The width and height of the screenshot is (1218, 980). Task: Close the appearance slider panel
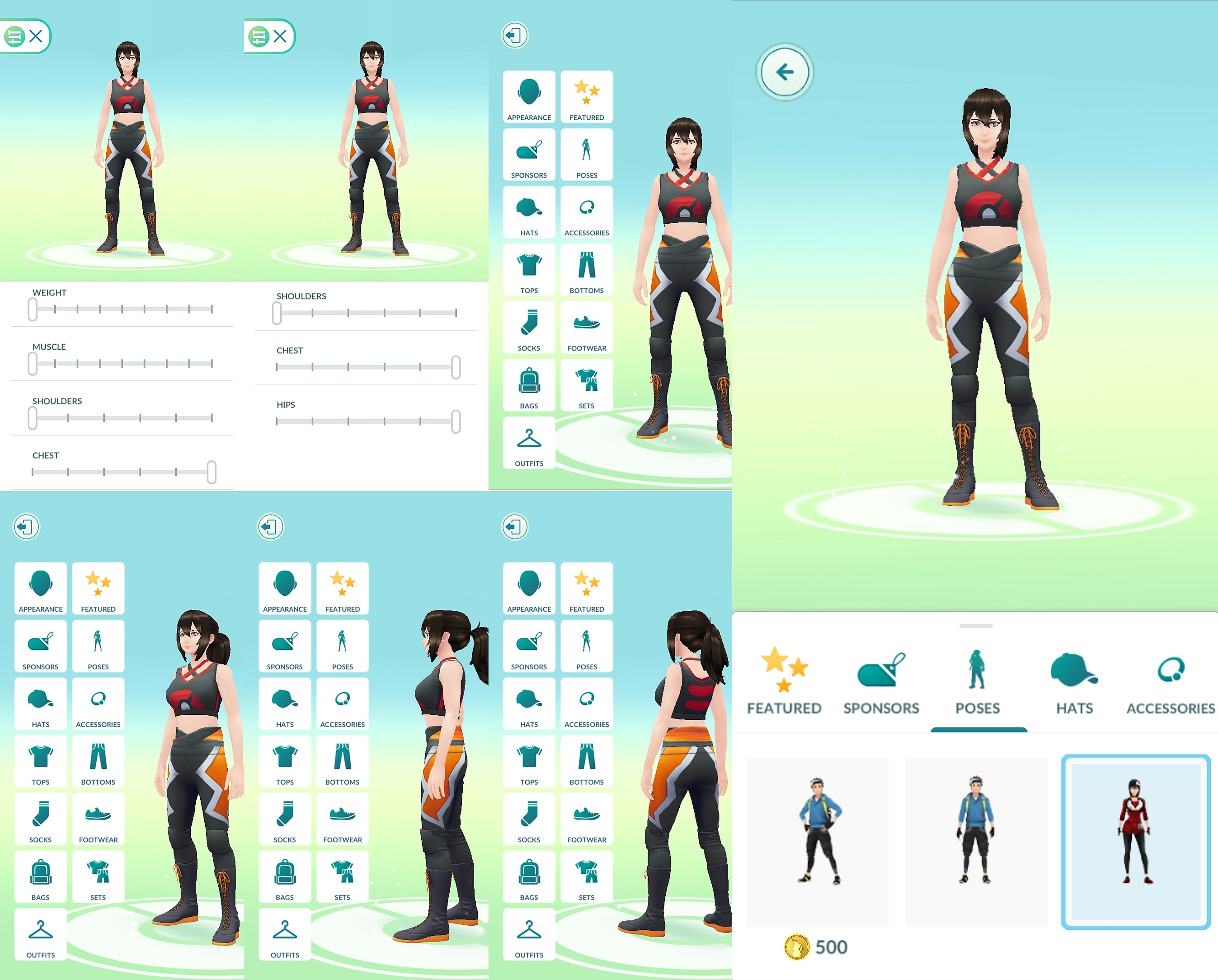coord(37,36)
